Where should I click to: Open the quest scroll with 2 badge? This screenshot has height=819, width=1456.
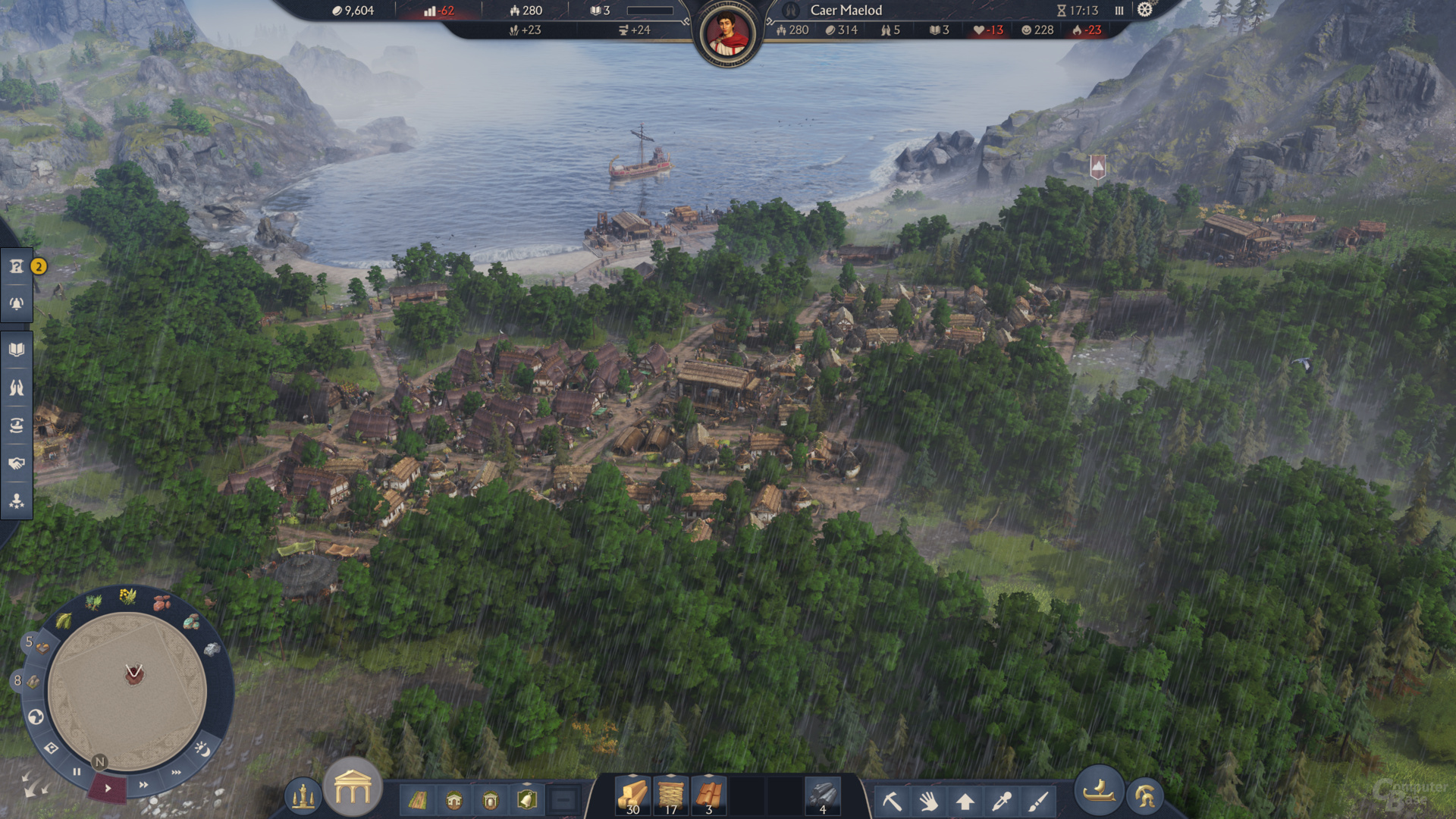pyautogui.click(x=17, y=266)
